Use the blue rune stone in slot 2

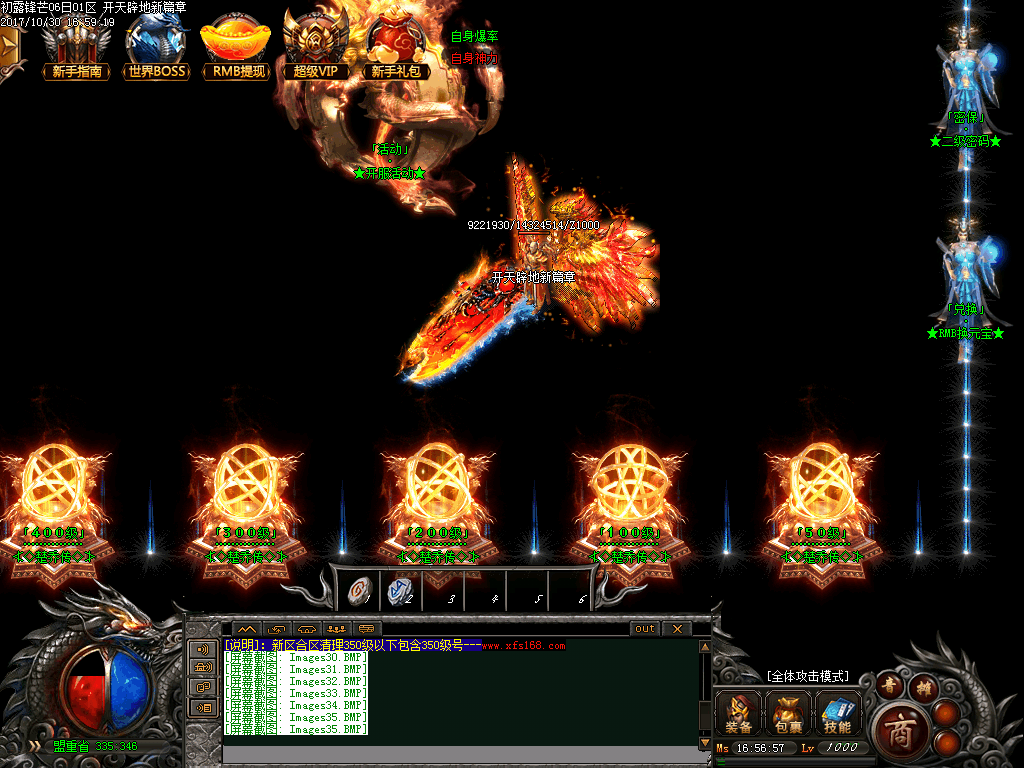(400, 592)
